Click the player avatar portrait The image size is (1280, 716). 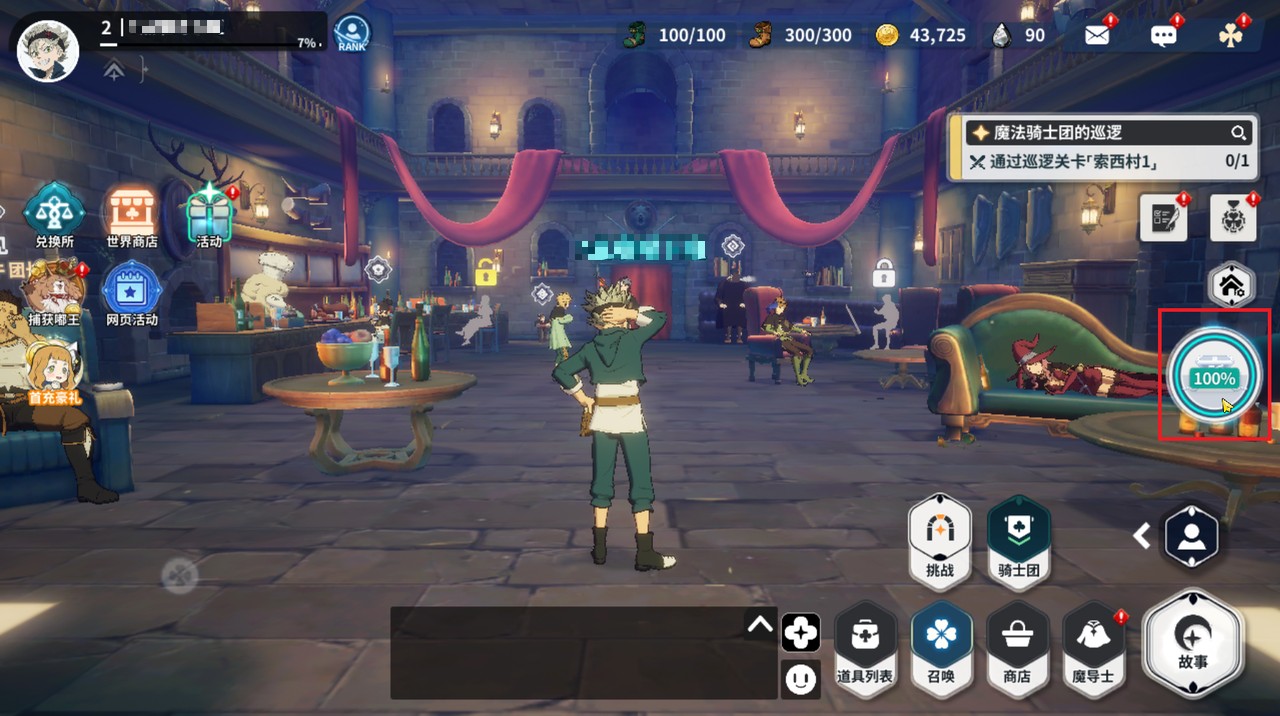[x=48, y=50]
